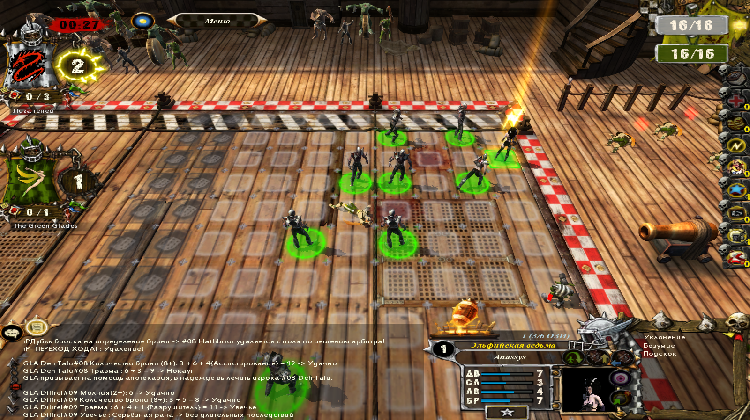Open the Меню dropdown at top
This screenshot has height=420, width=750.
tap(216, 18)
